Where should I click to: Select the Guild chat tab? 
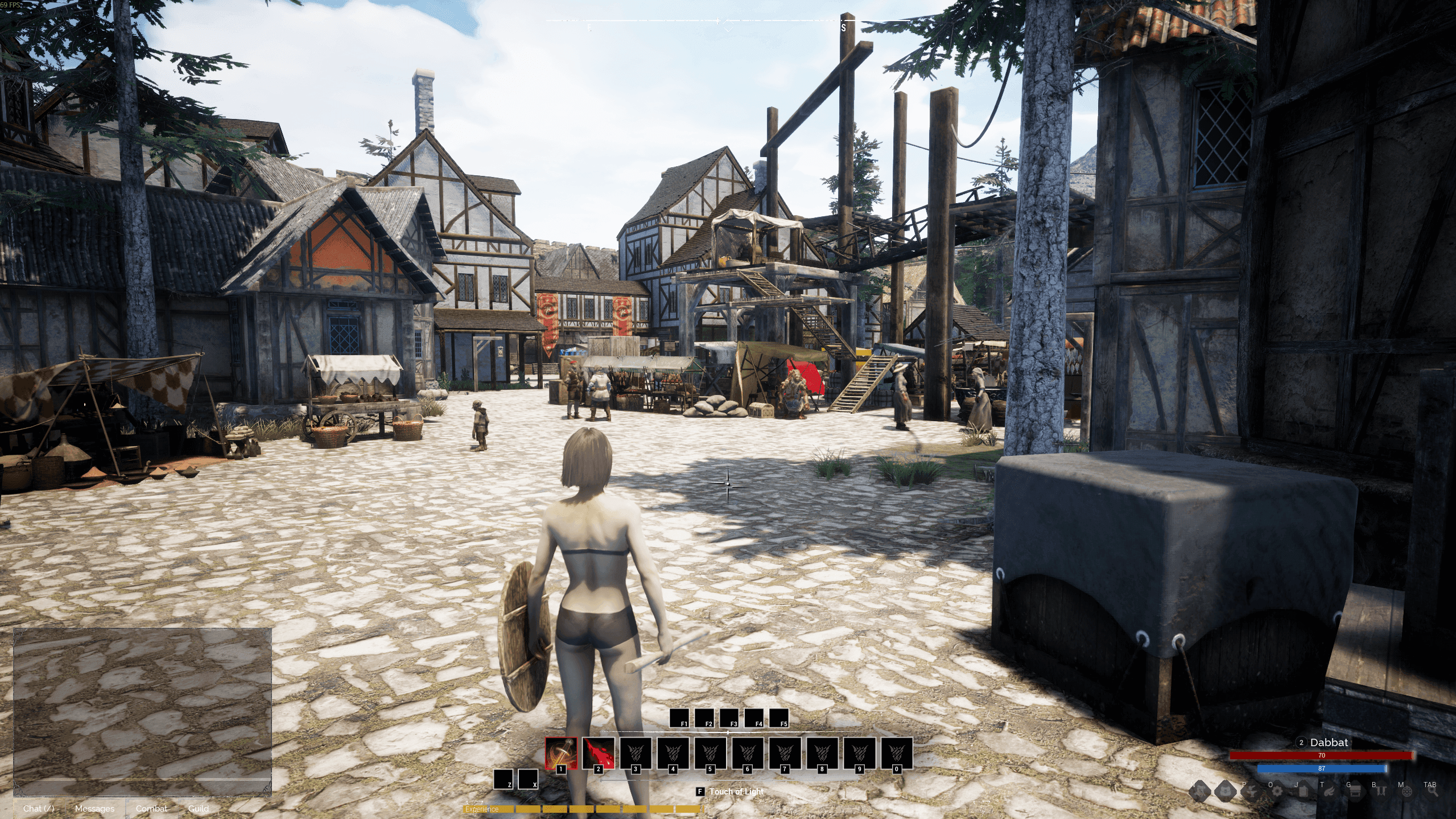click(x=198, y=808)
